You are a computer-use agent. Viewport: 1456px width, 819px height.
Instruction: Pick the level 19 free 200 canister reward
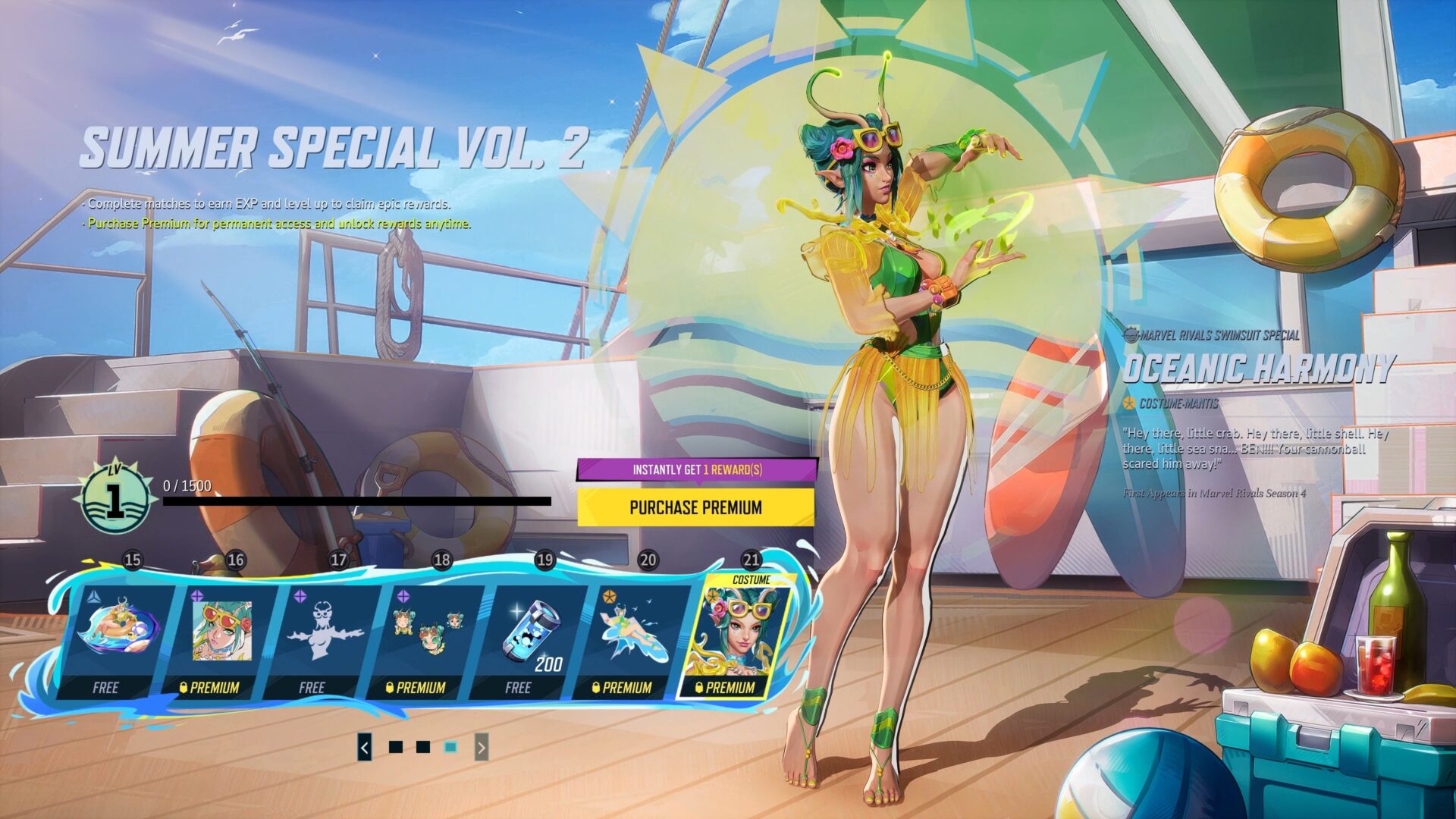coord(529,639)
